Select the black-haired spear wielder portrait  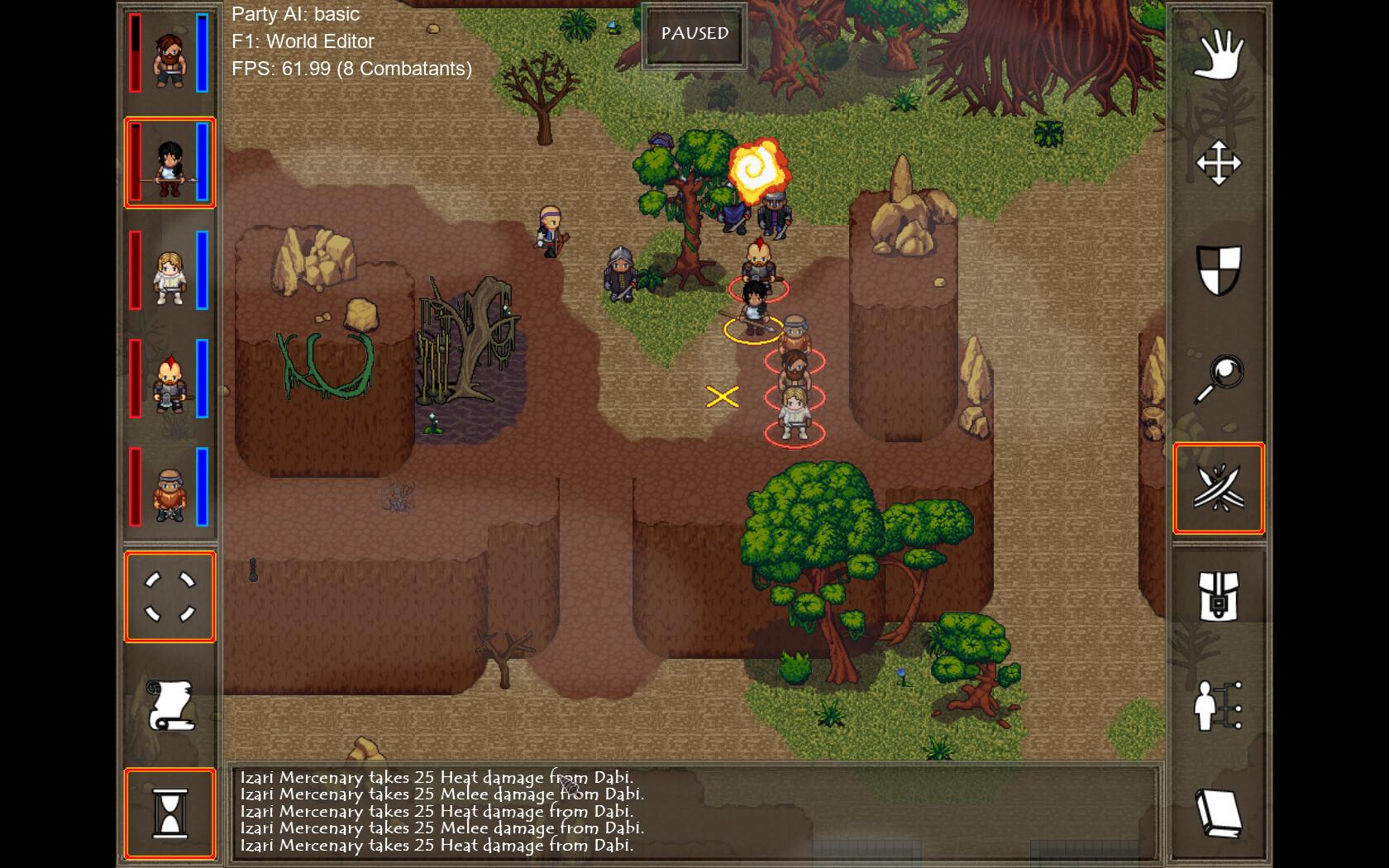(x=169, y=163)
